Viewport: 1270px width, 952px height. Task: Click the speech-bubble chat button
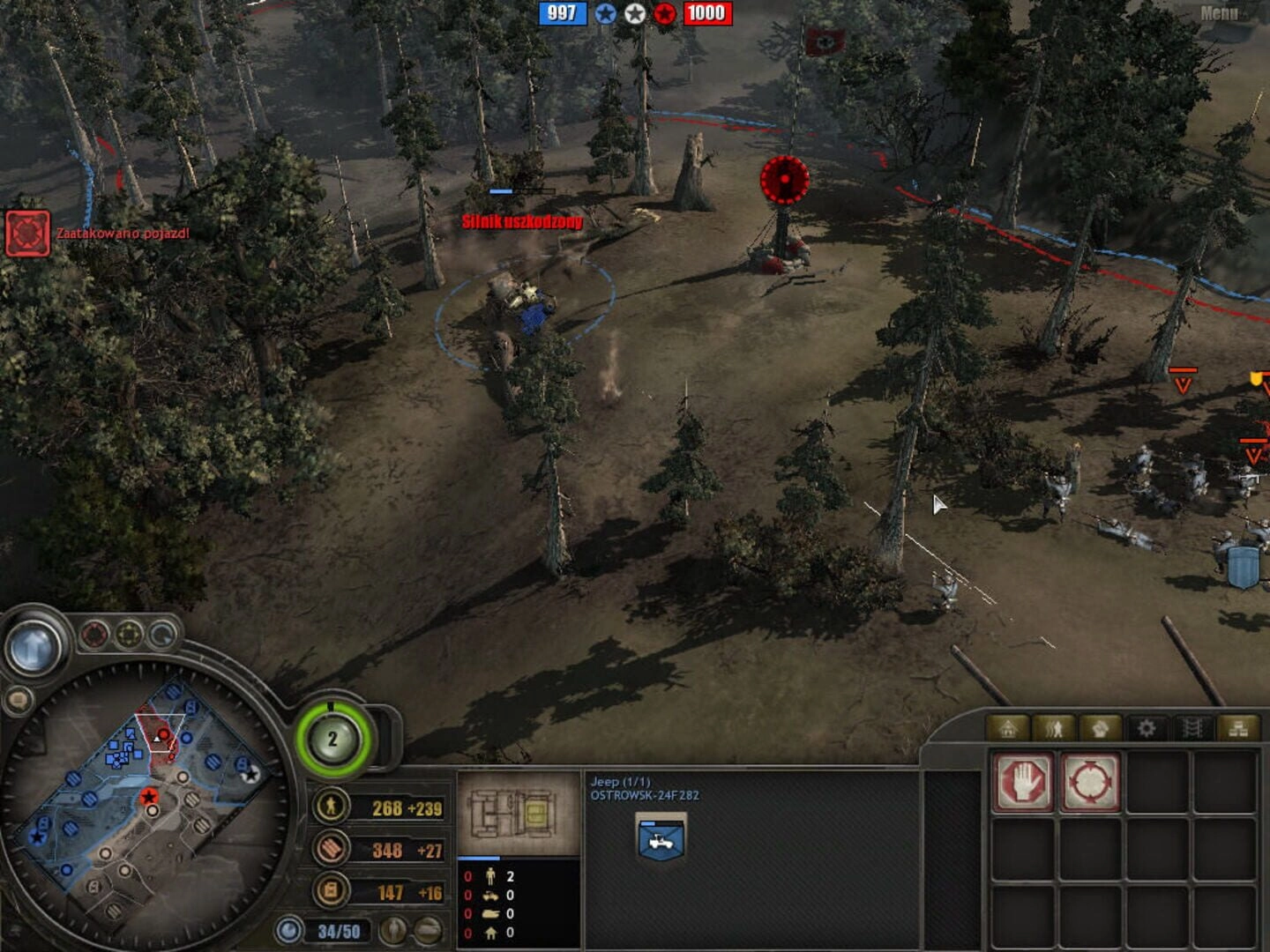click(18, 702)
